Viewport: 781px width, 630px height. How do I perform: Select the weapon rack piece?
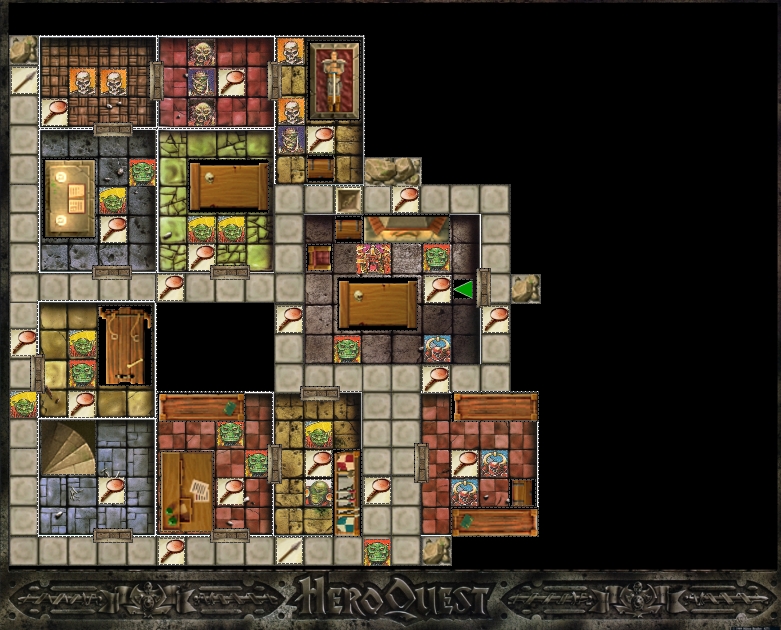pos(345,493)
